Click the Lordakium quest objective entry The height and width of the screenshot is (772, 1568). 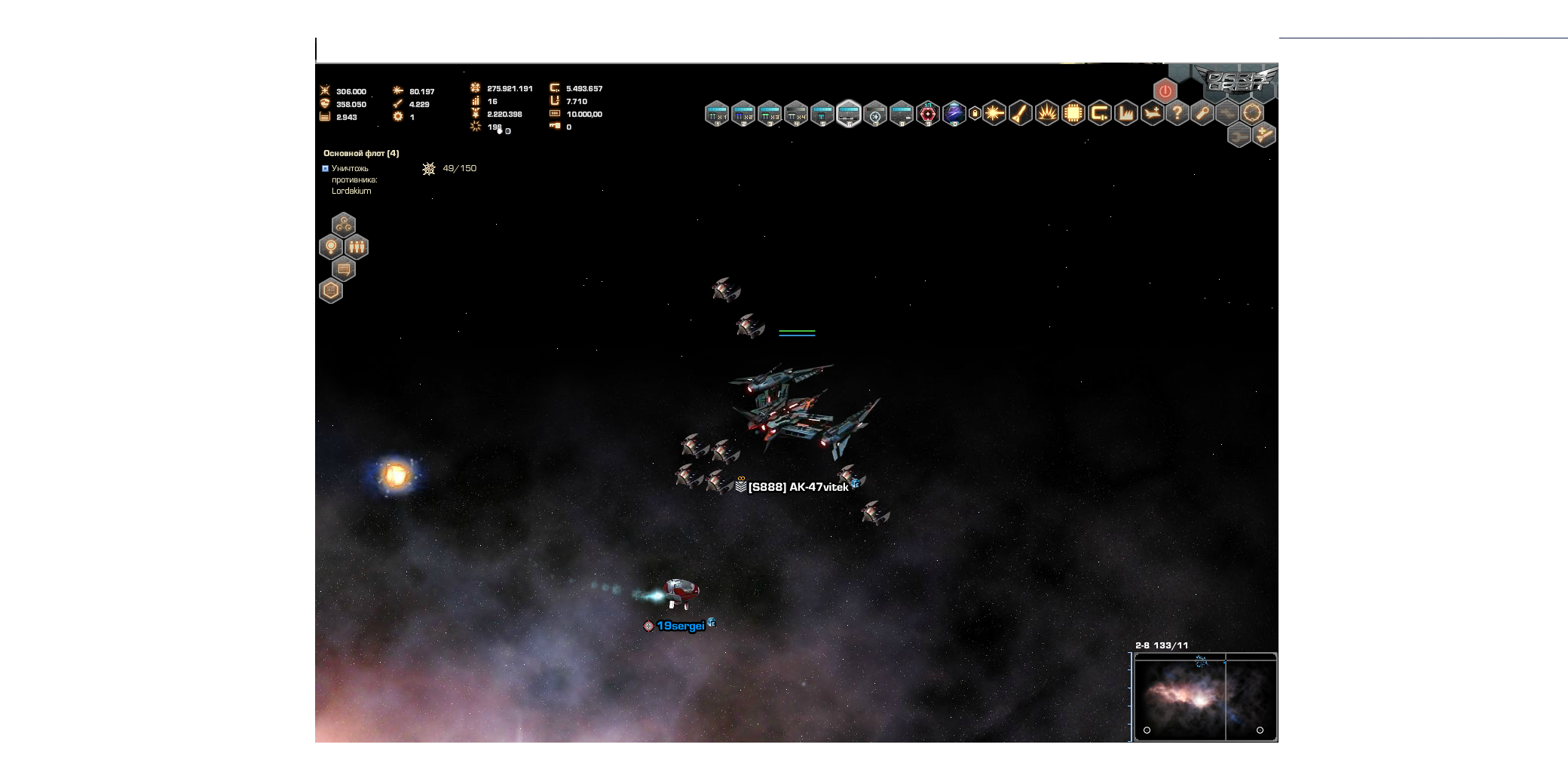click(351, 179)
